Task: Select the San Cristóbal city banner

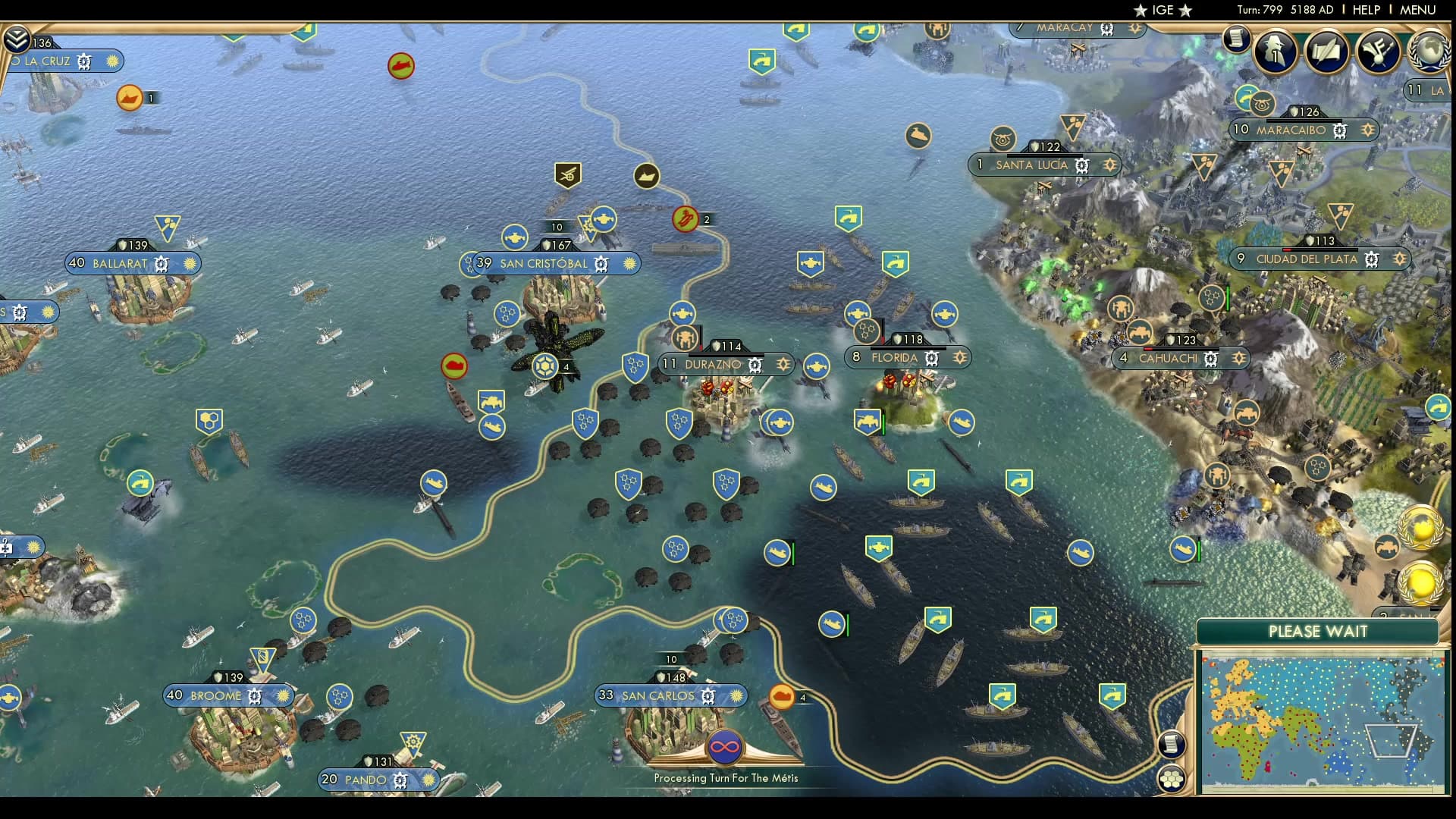Action: [544, 264]
